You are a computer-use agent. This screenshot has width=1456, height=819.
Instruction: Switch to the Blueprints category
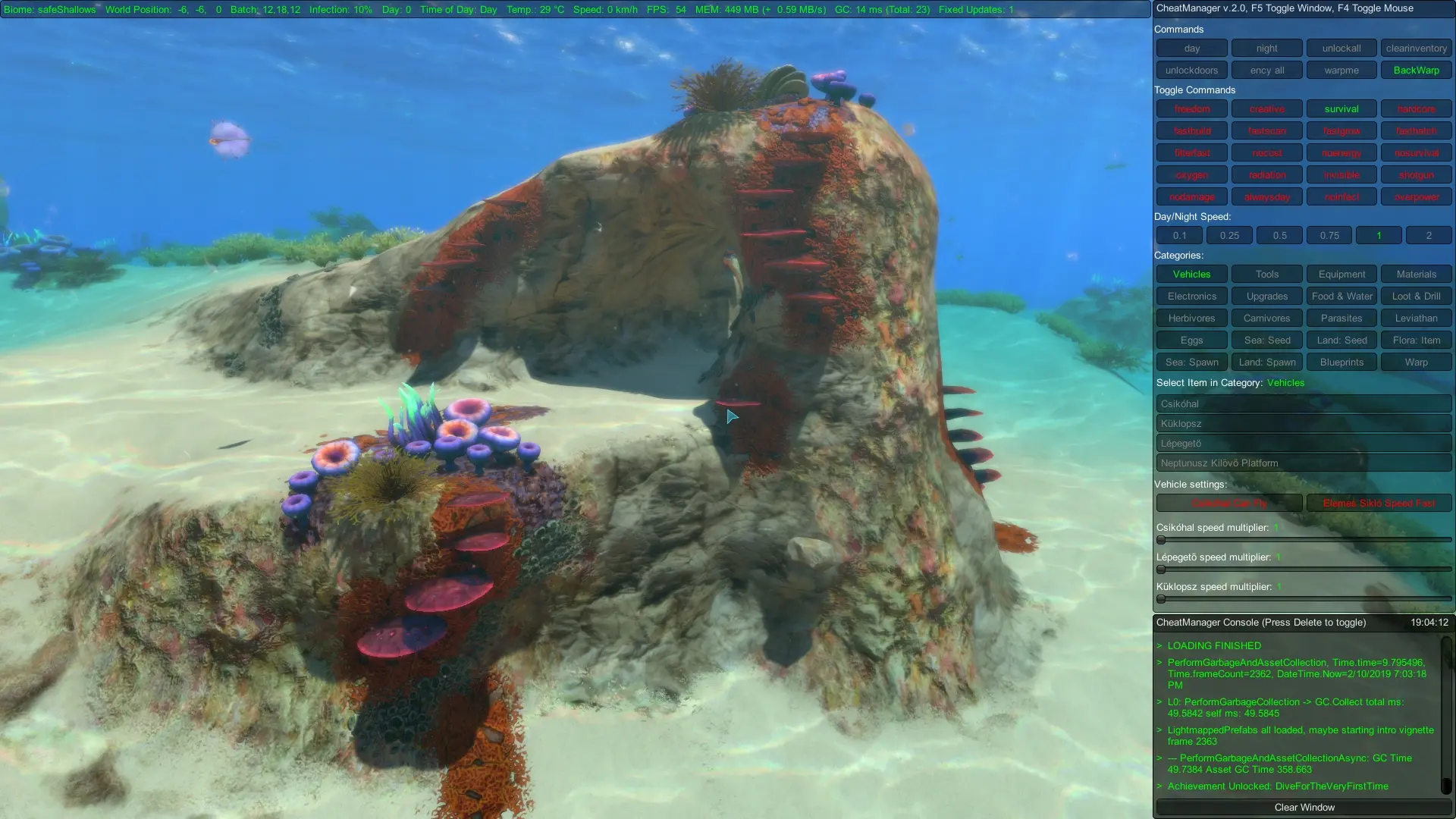click(1341, 362)
